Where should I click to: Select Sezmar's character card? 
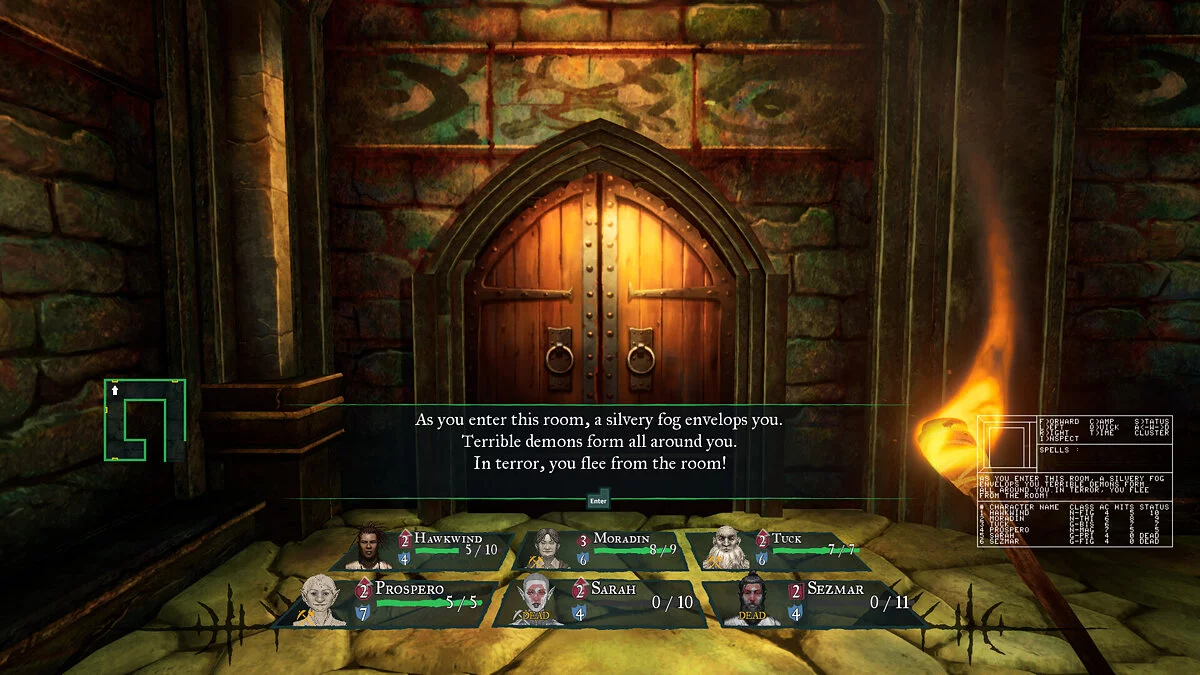(x=815, y=602)
